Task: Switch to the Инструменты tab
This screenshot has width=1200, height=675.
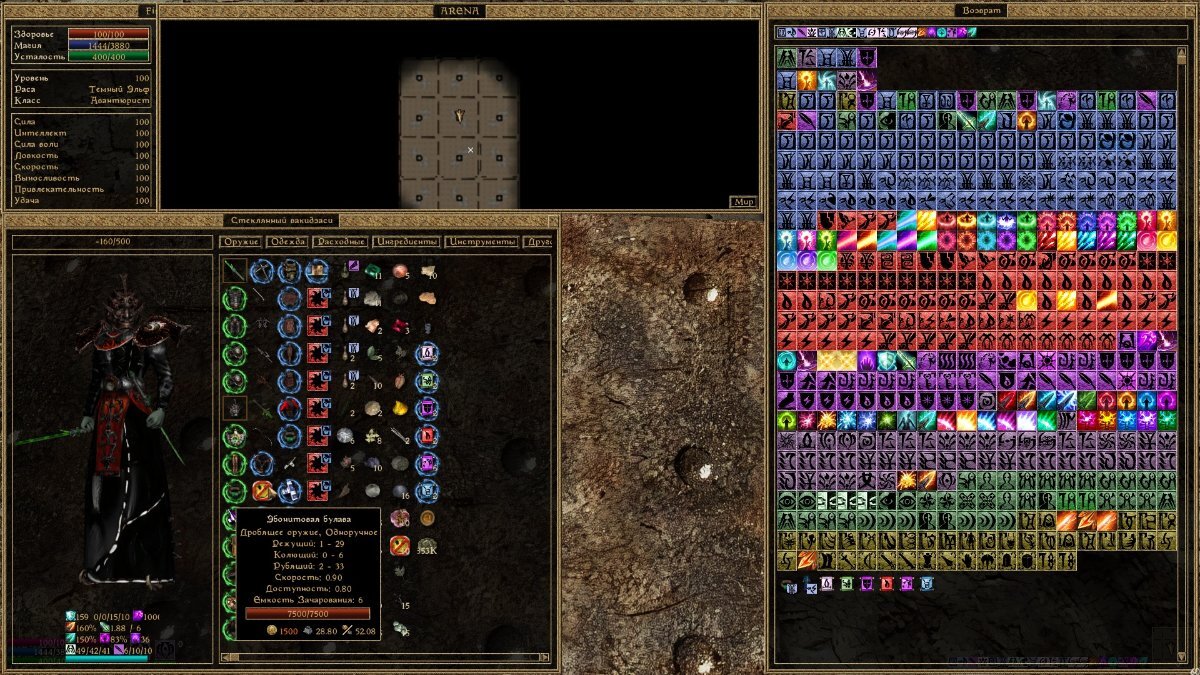Action: (x=483, y=242)
